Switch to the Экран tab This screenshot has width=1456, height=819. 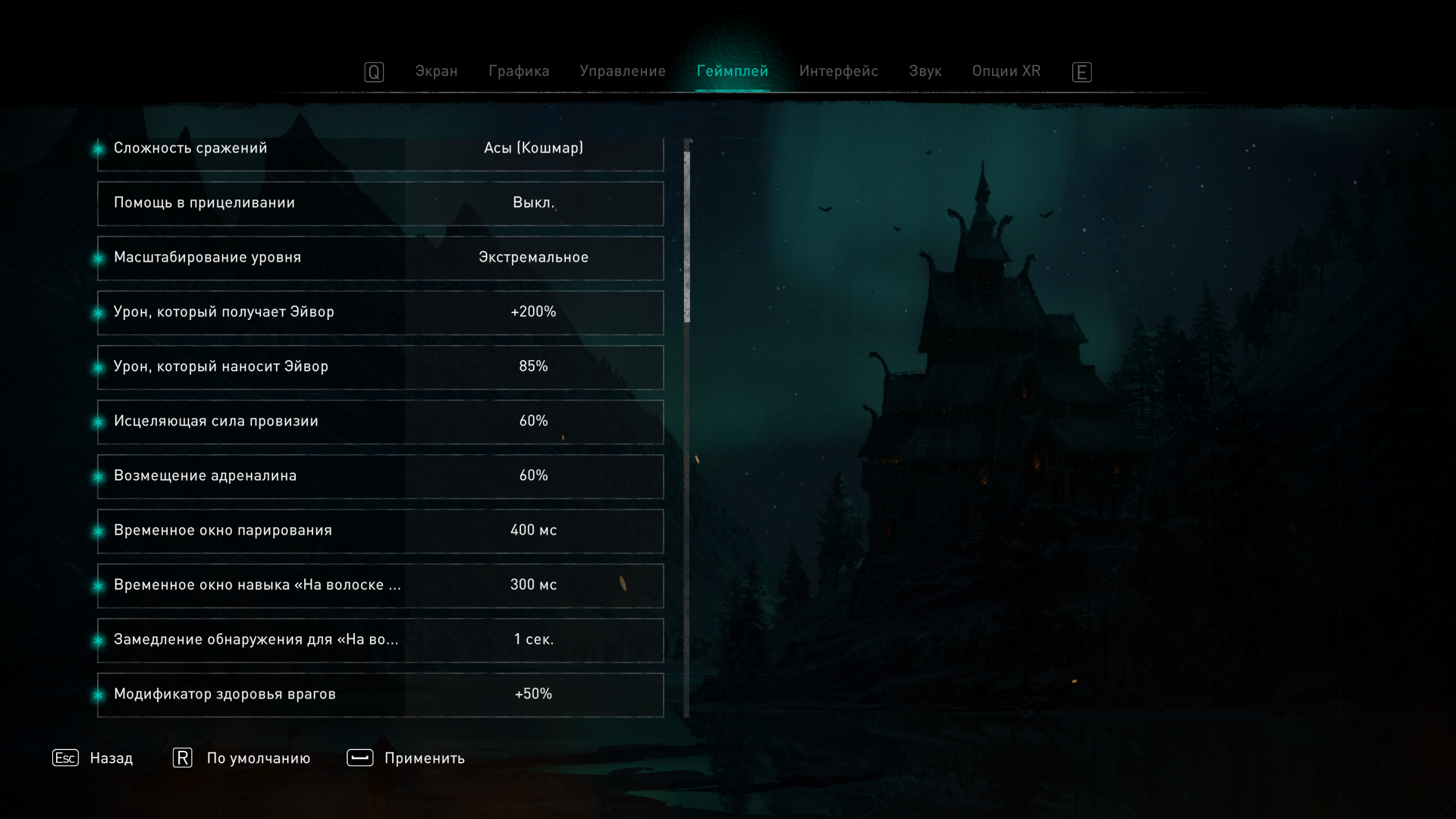click(x=436, y=71)
